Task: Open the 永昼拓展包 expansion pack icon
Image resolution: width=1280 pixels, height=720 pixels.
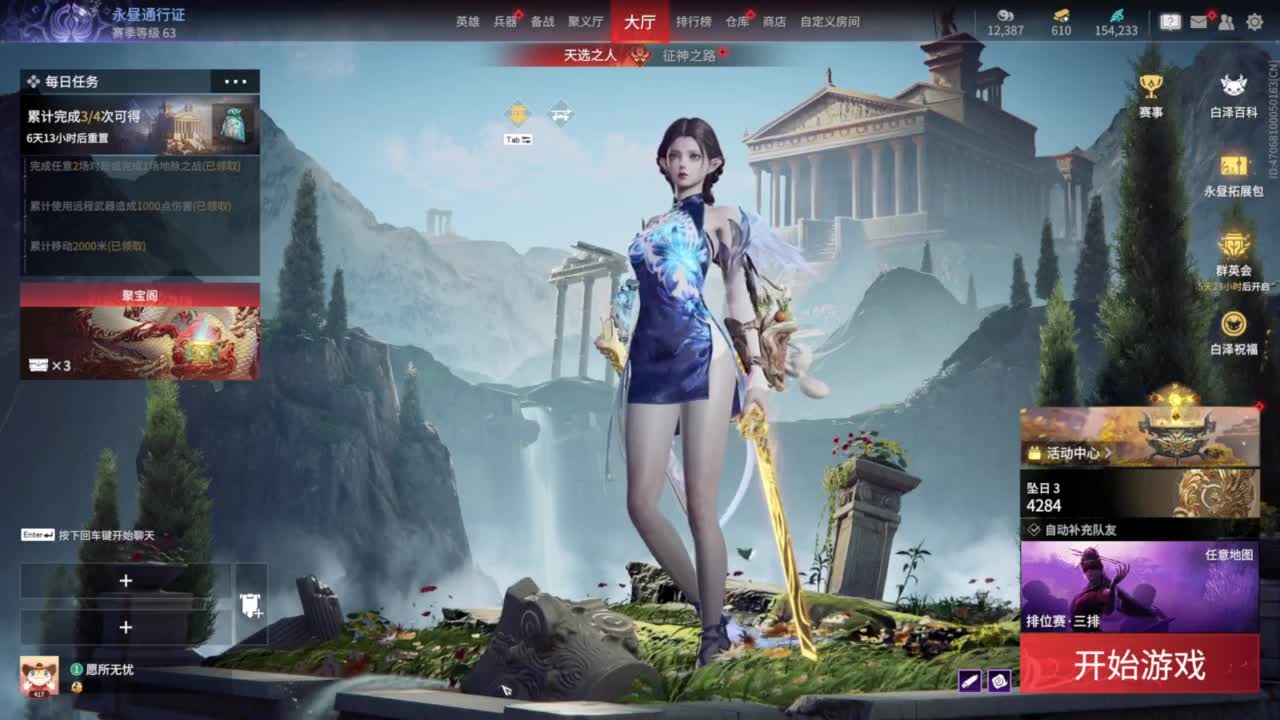Action: click(x=1234, y=169)
